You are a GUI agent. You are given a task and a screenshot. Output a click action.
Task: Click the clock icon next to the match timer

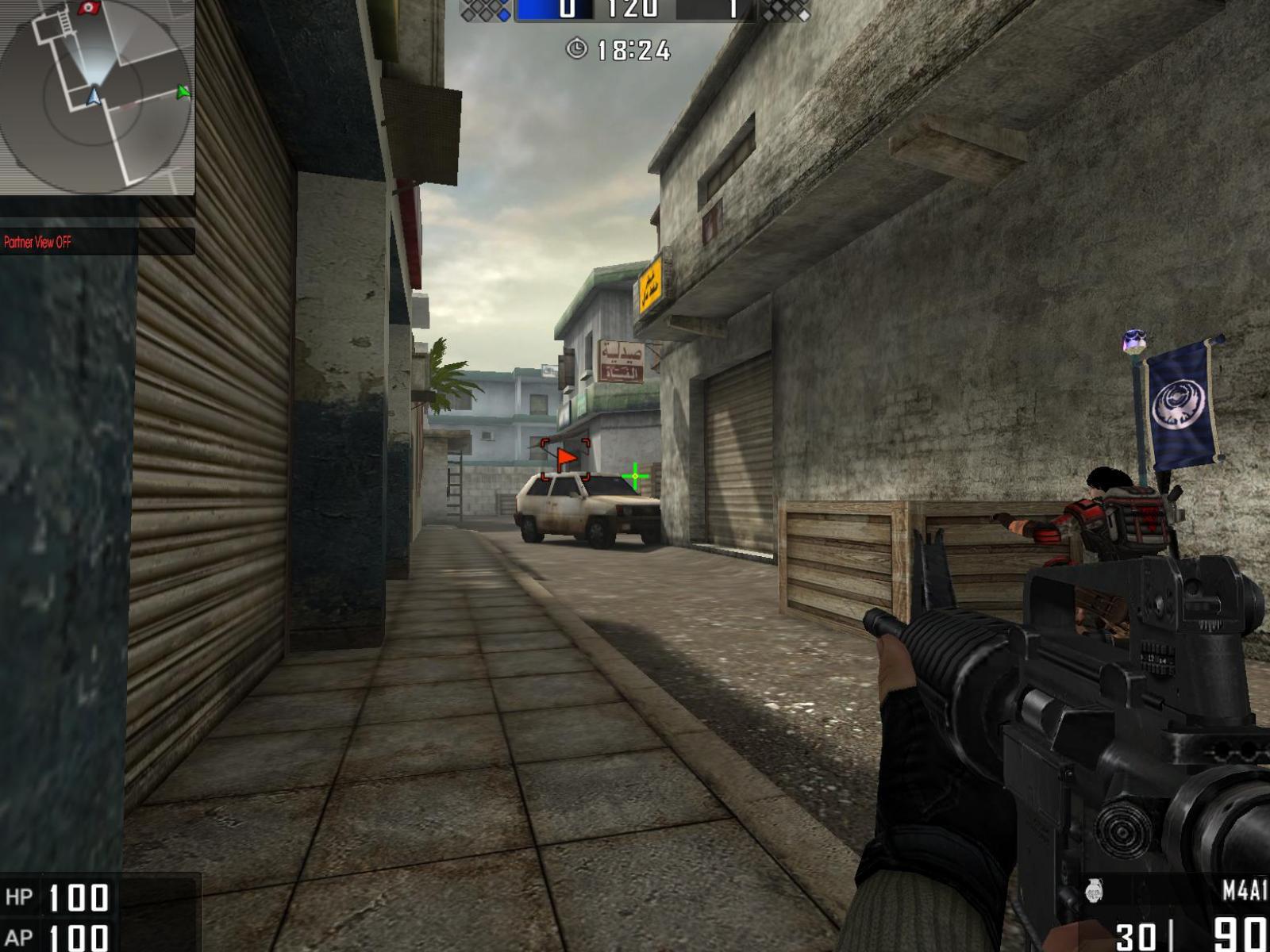[x=578, y=50]
